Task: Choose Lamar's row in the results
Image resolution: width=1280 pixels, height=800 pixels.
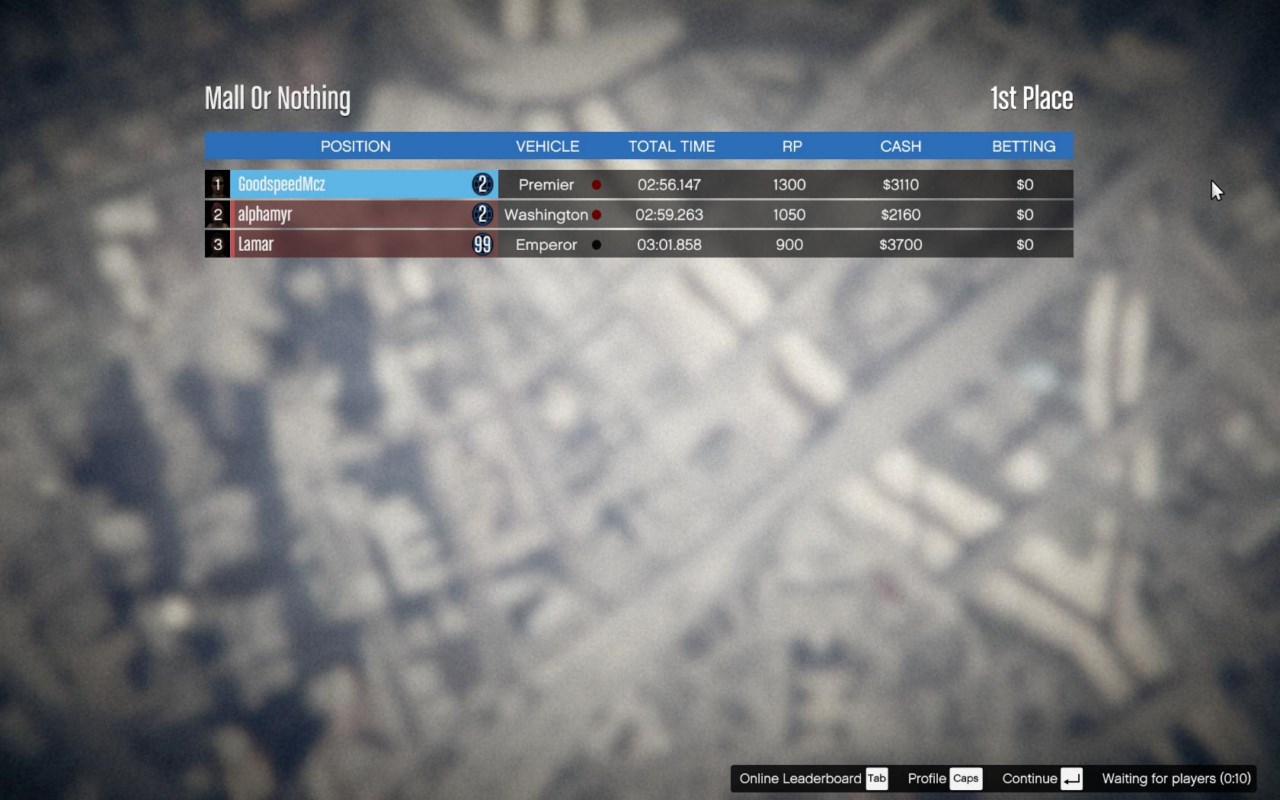Action: [256, 245]
